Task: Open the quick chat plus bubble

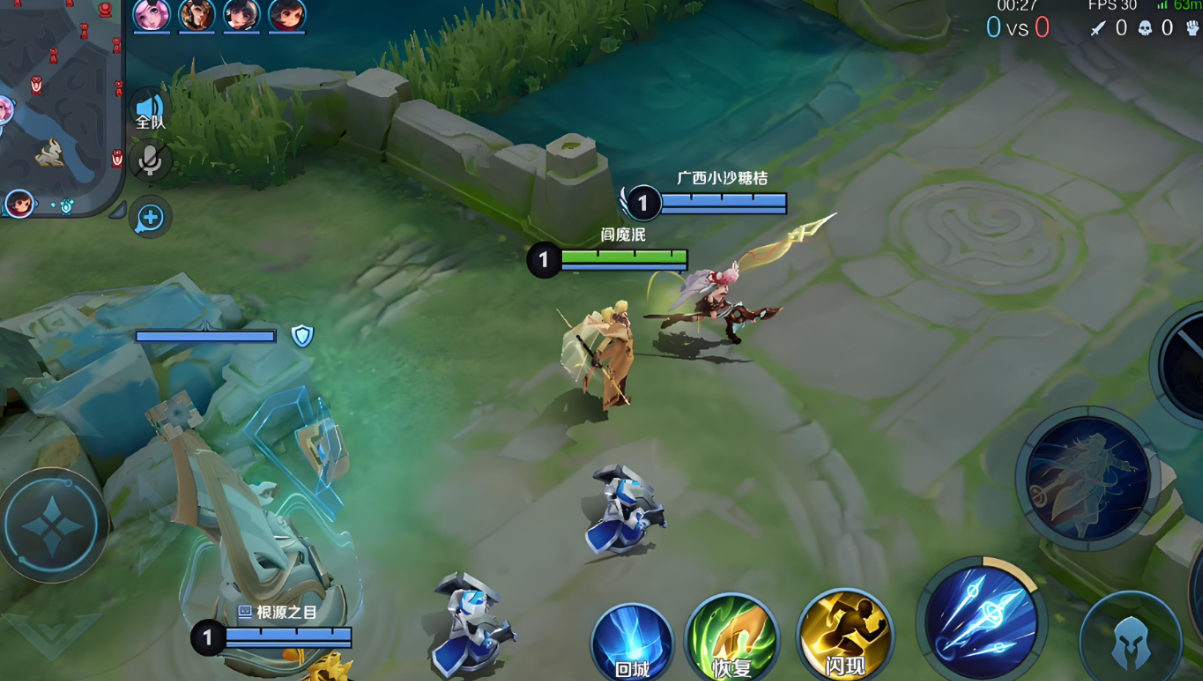Action: 150,217
